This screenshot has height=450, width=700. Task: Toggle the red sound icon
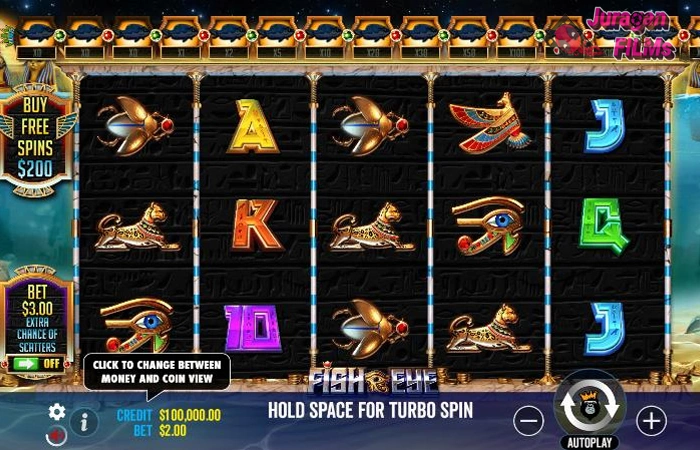56,435
